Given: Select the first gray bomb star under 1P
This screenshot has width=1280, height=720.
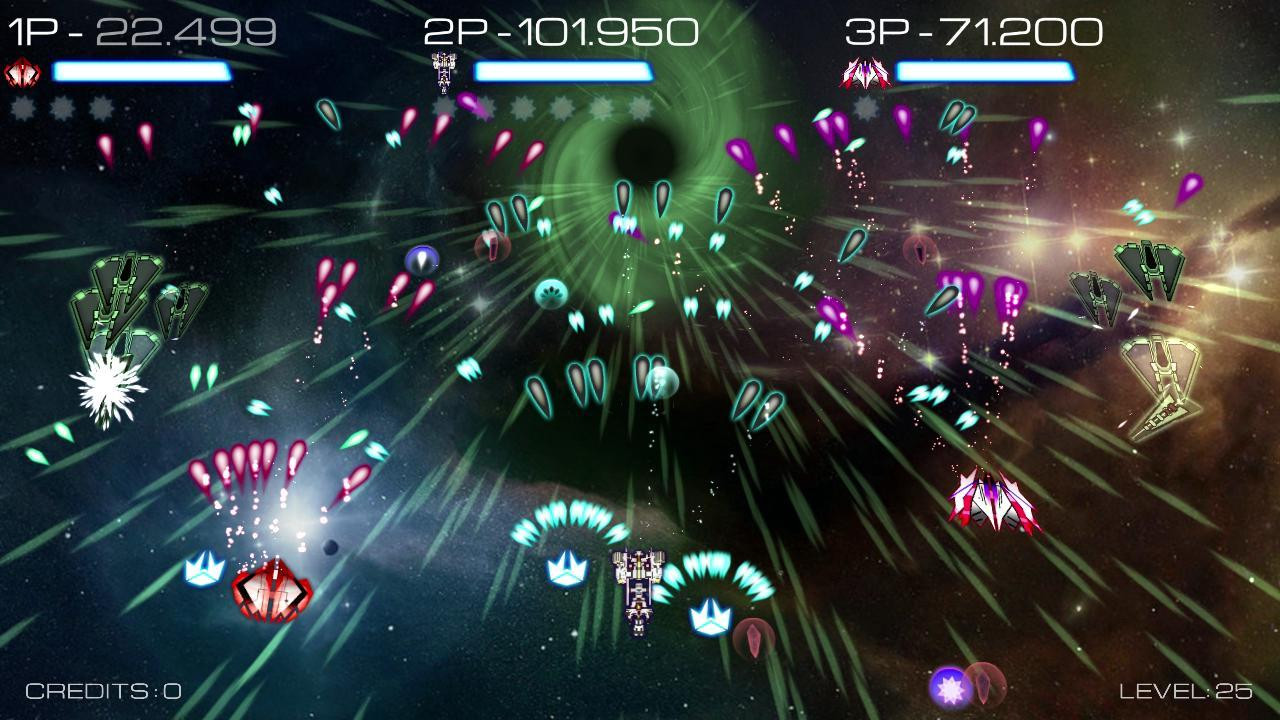Looking at the screenshot, I should pos(22,107).
